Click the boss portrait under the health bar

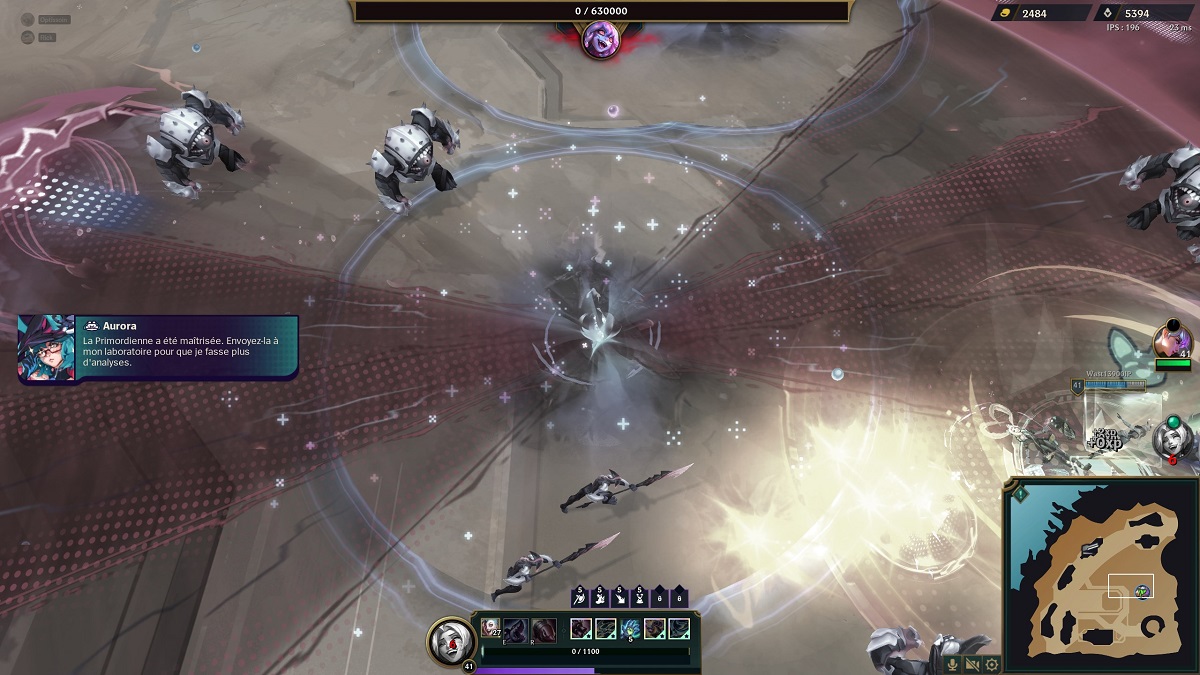[600, 40]
